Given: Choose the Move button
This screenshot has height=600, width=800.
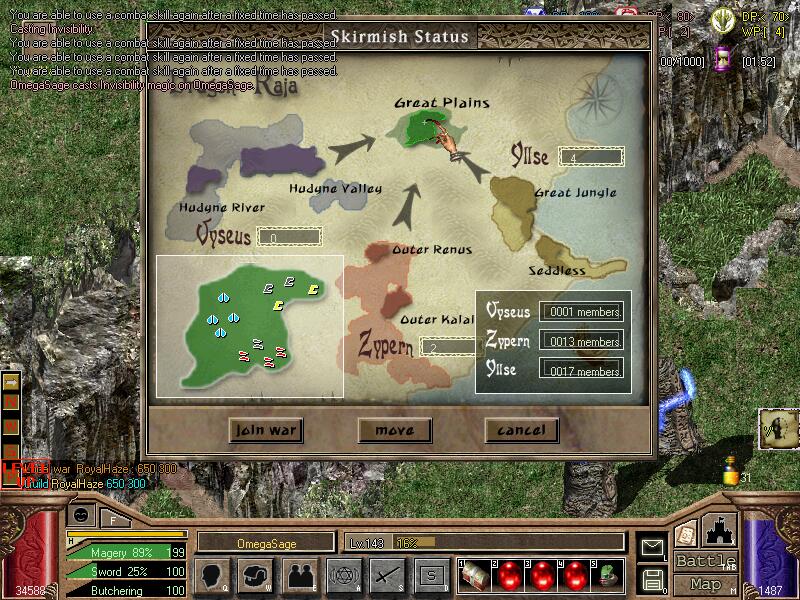Looking at the screenshot, I should point(394,430).
